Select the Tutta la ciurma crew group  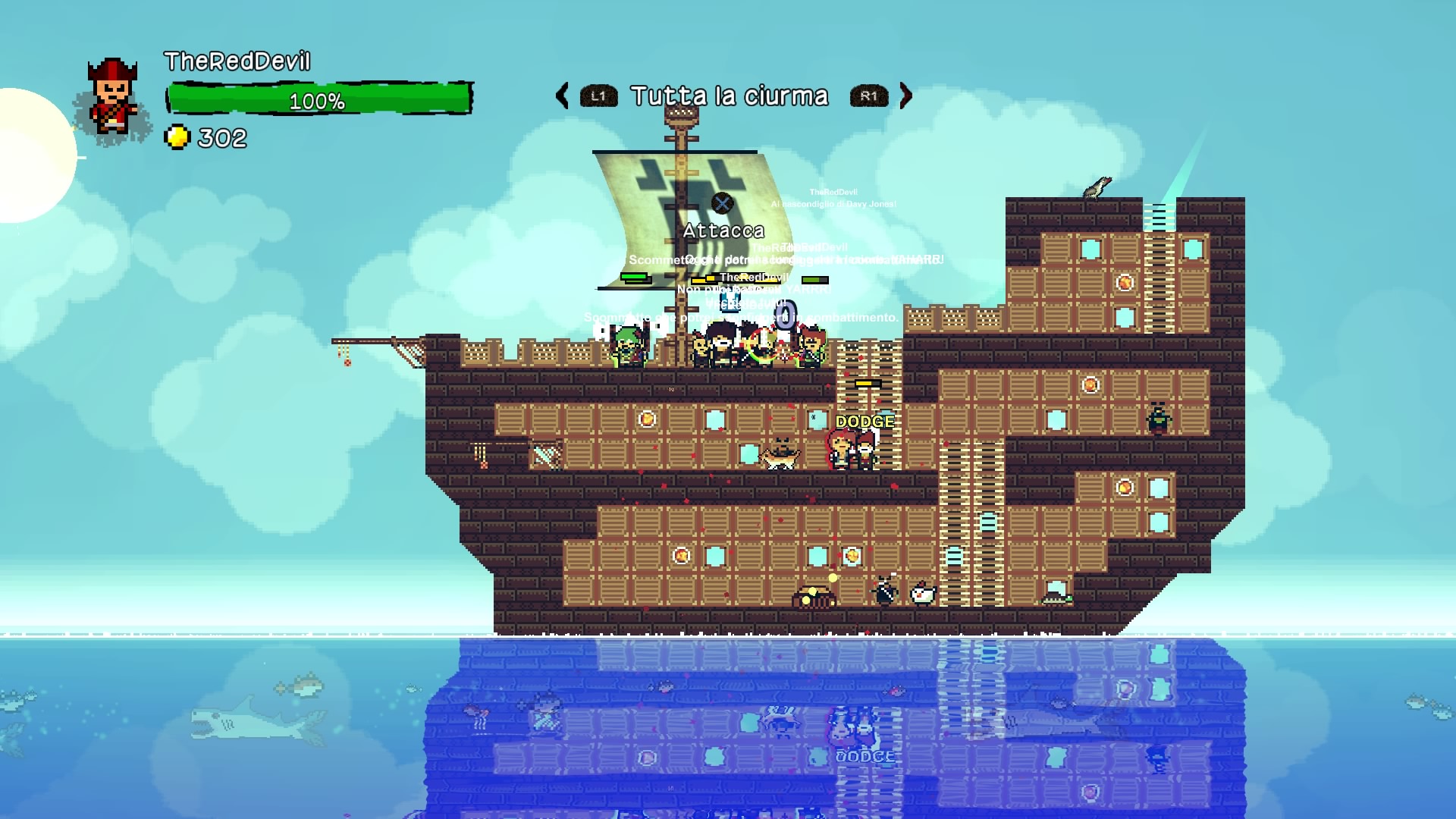pyautogui.click(x=729, y=96)
